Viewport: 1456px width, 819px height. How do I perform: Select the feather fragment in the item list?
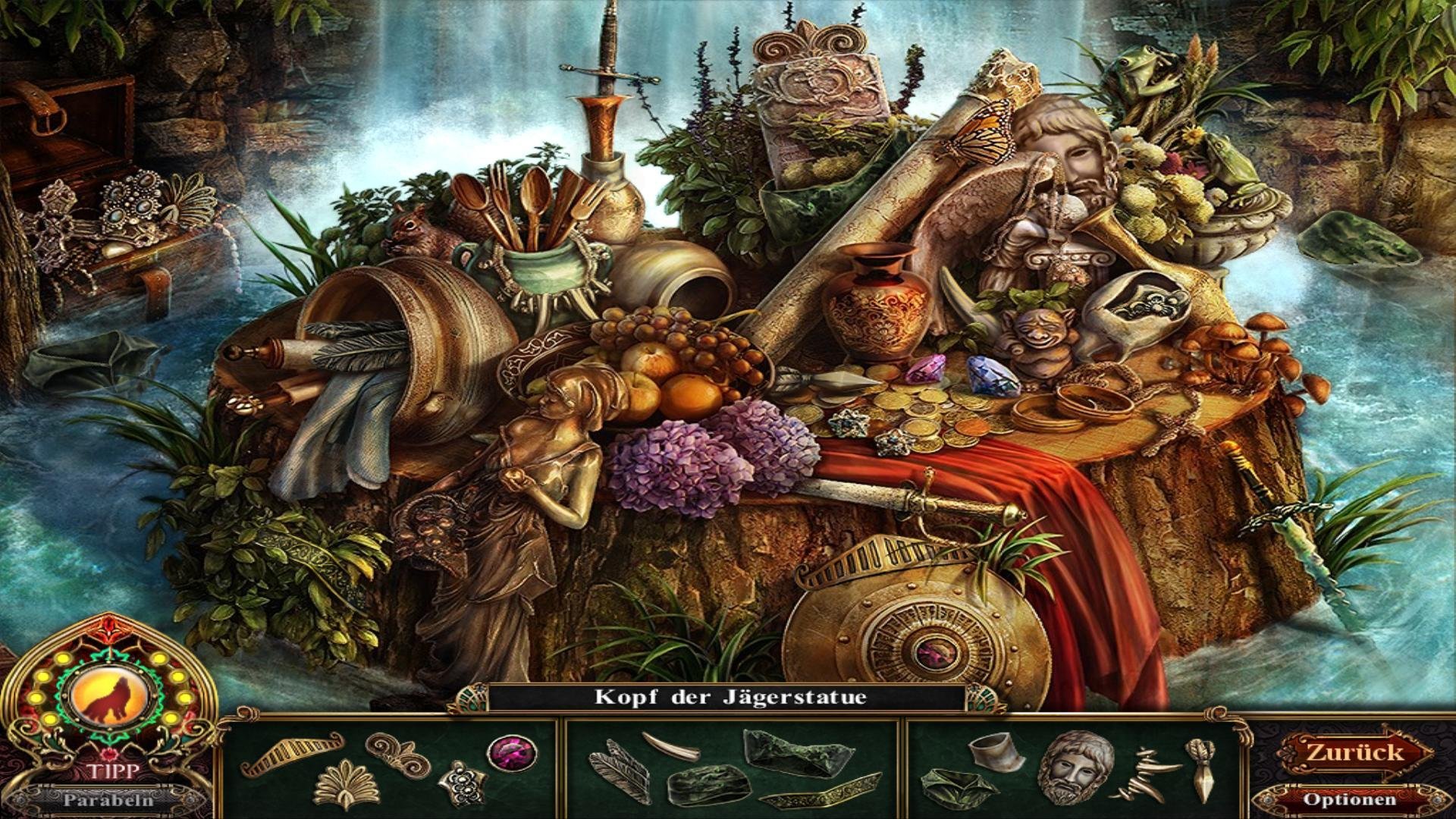[621, 772]
